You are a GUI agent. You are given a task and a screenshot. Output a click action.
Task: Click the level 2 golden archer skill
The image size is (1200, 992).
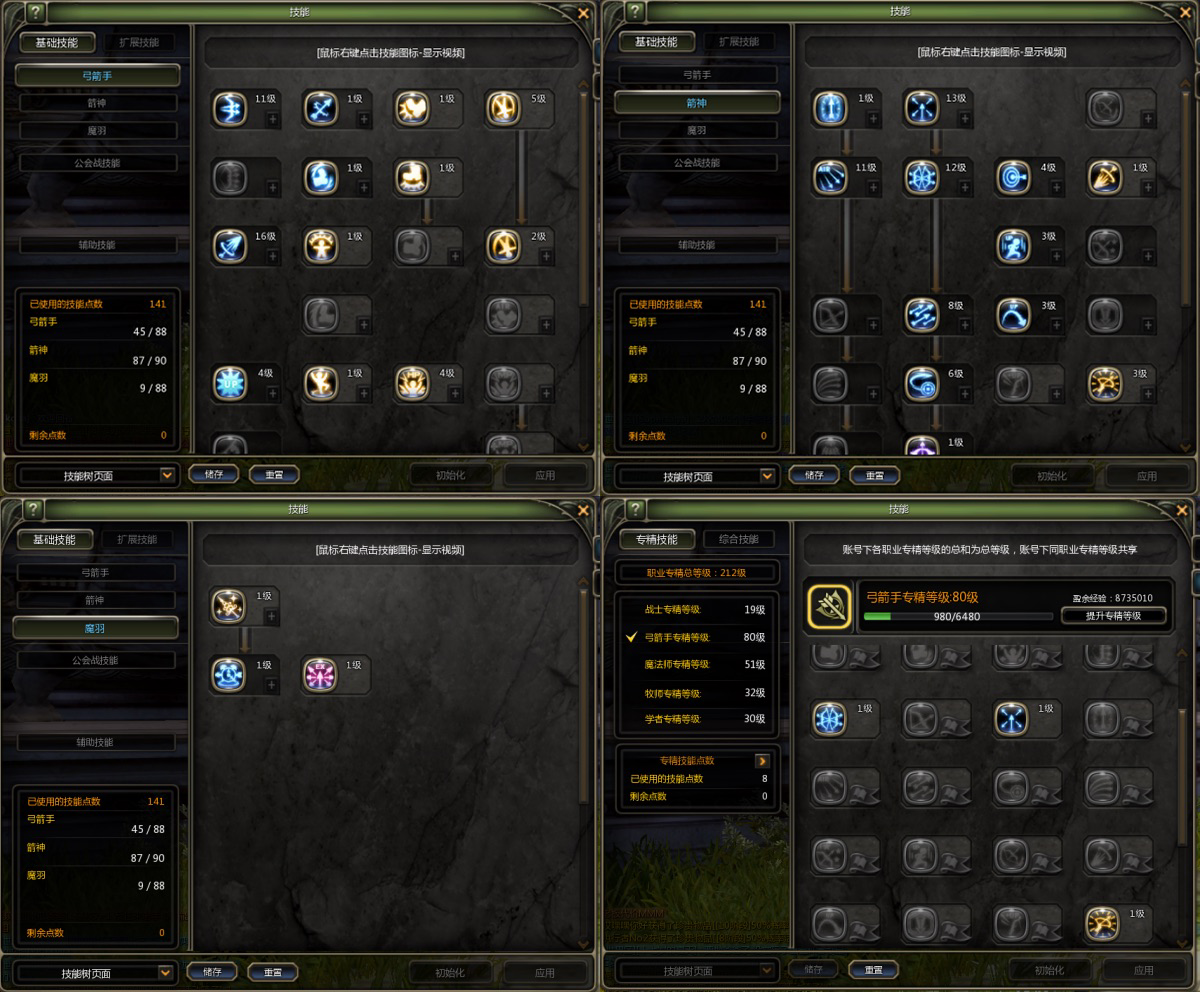point(503,246)
